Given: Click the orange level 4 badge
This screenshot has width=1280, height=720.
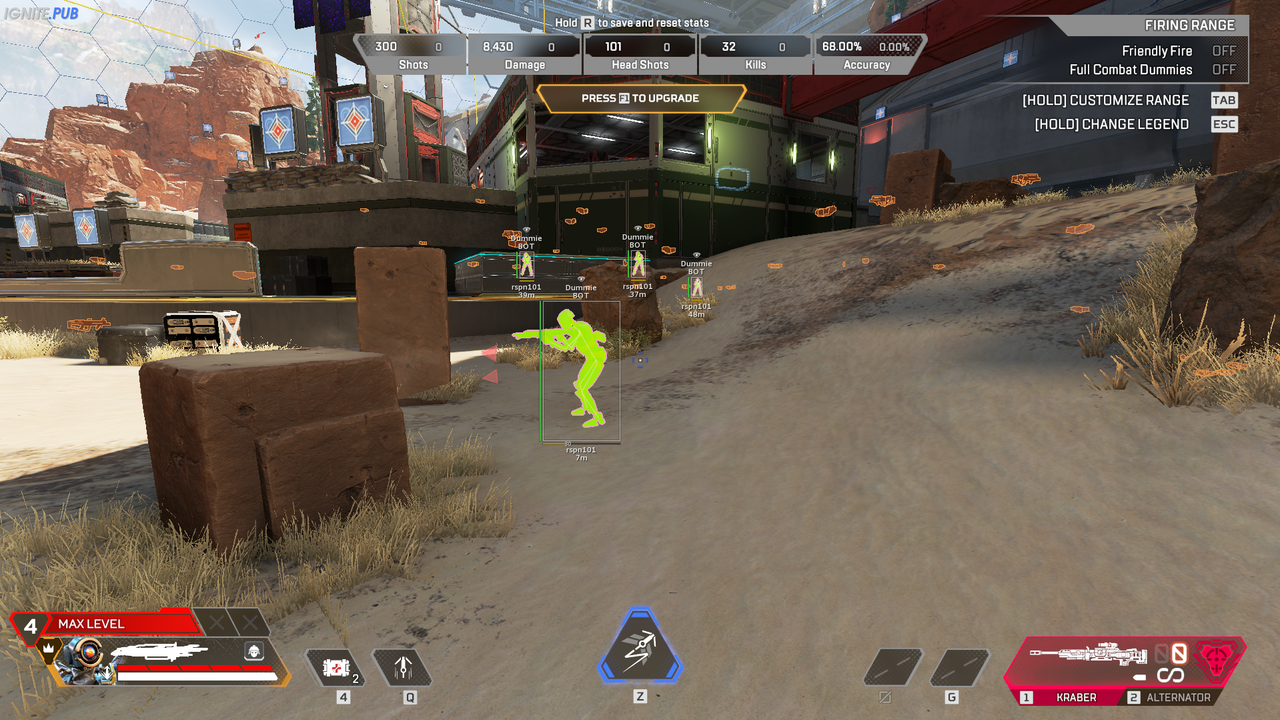Looking at the screenshot, I should [x=30, y=625].
